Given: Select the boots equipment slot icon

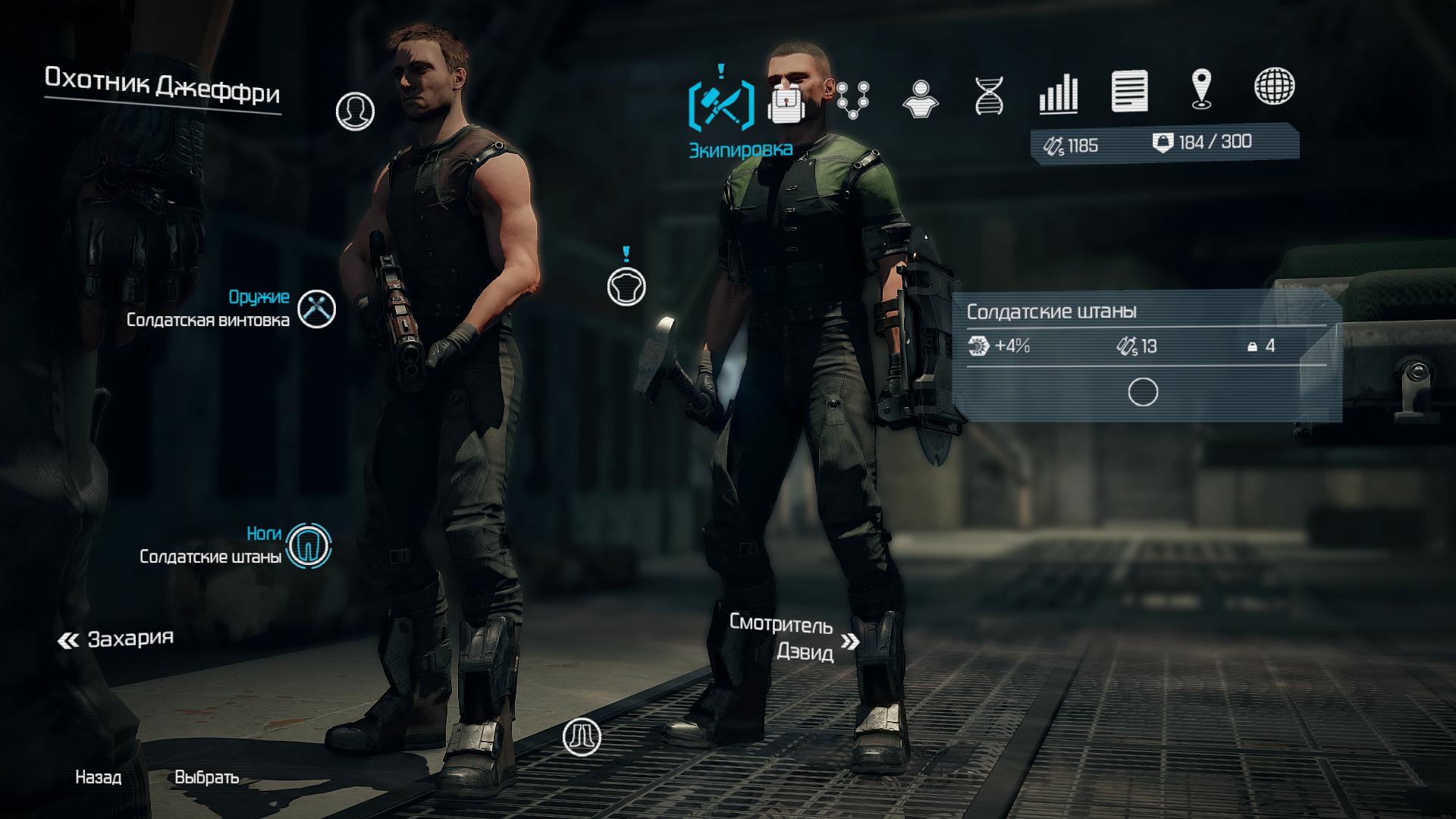Looking at the screenshot, I should (x=582, y=736).
